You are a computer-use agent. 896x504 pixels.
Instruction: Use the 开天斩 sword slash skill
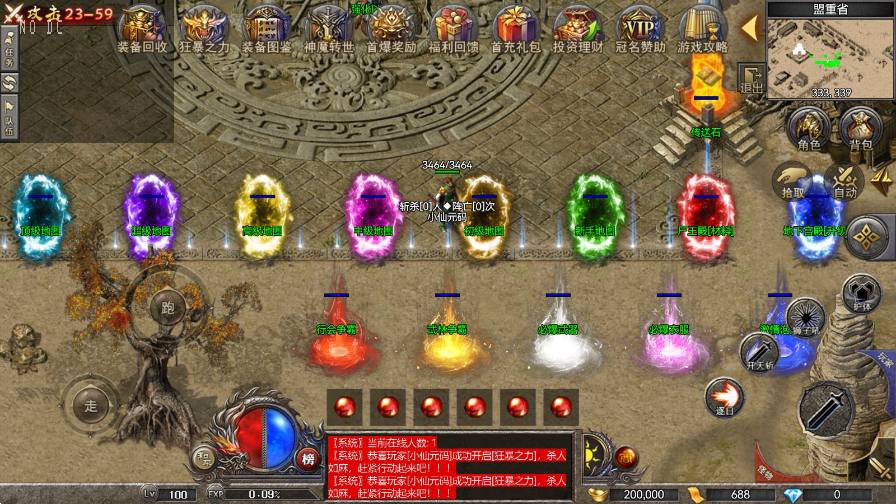pos(758,352)
